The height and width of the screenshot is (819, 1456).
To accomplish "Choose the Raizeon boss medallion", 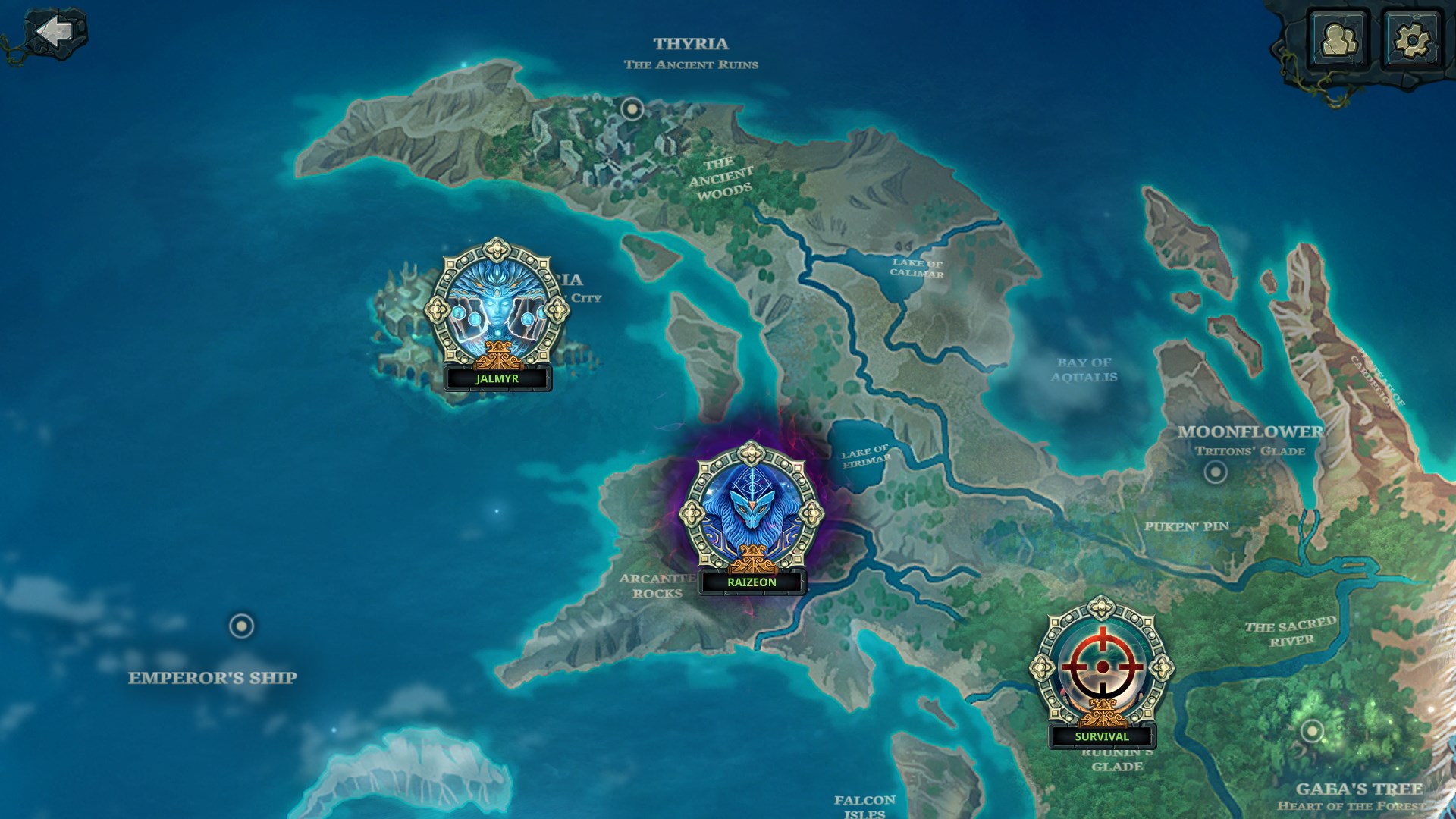I will click(751, 512).
